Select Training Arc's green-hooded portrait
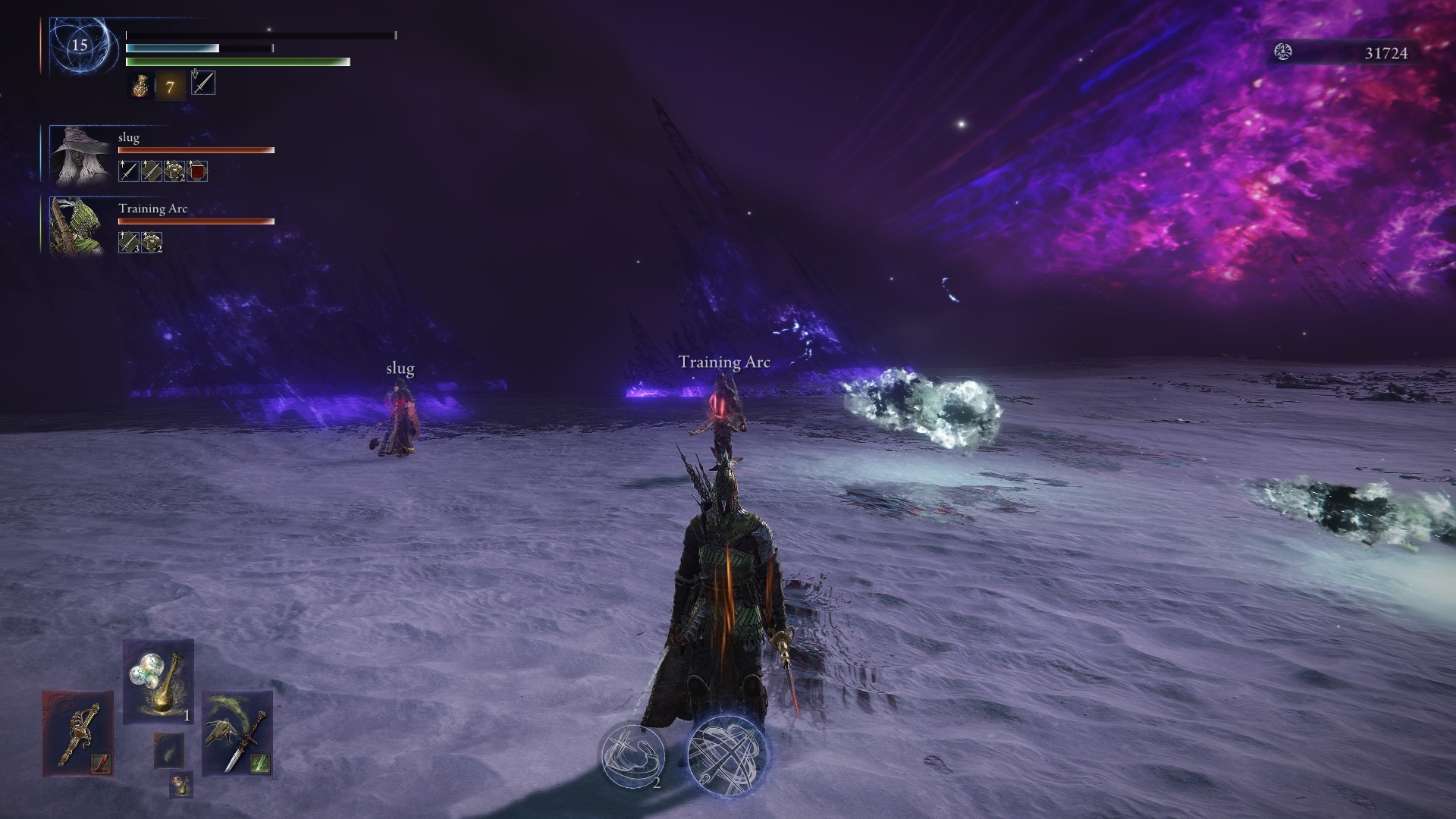 tap(77, 226)
